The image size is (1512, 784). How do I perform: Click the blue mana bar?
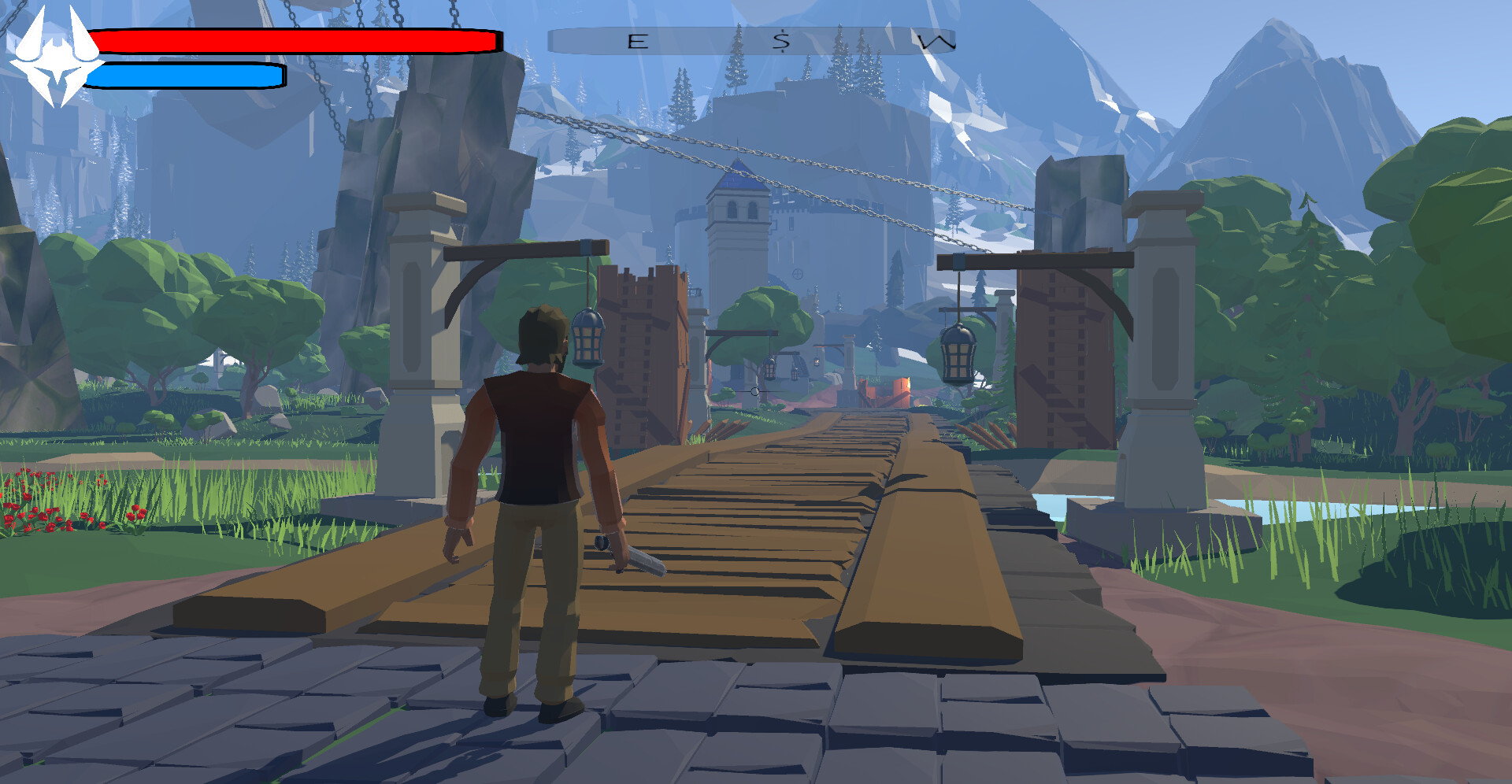tap(185, 75)
